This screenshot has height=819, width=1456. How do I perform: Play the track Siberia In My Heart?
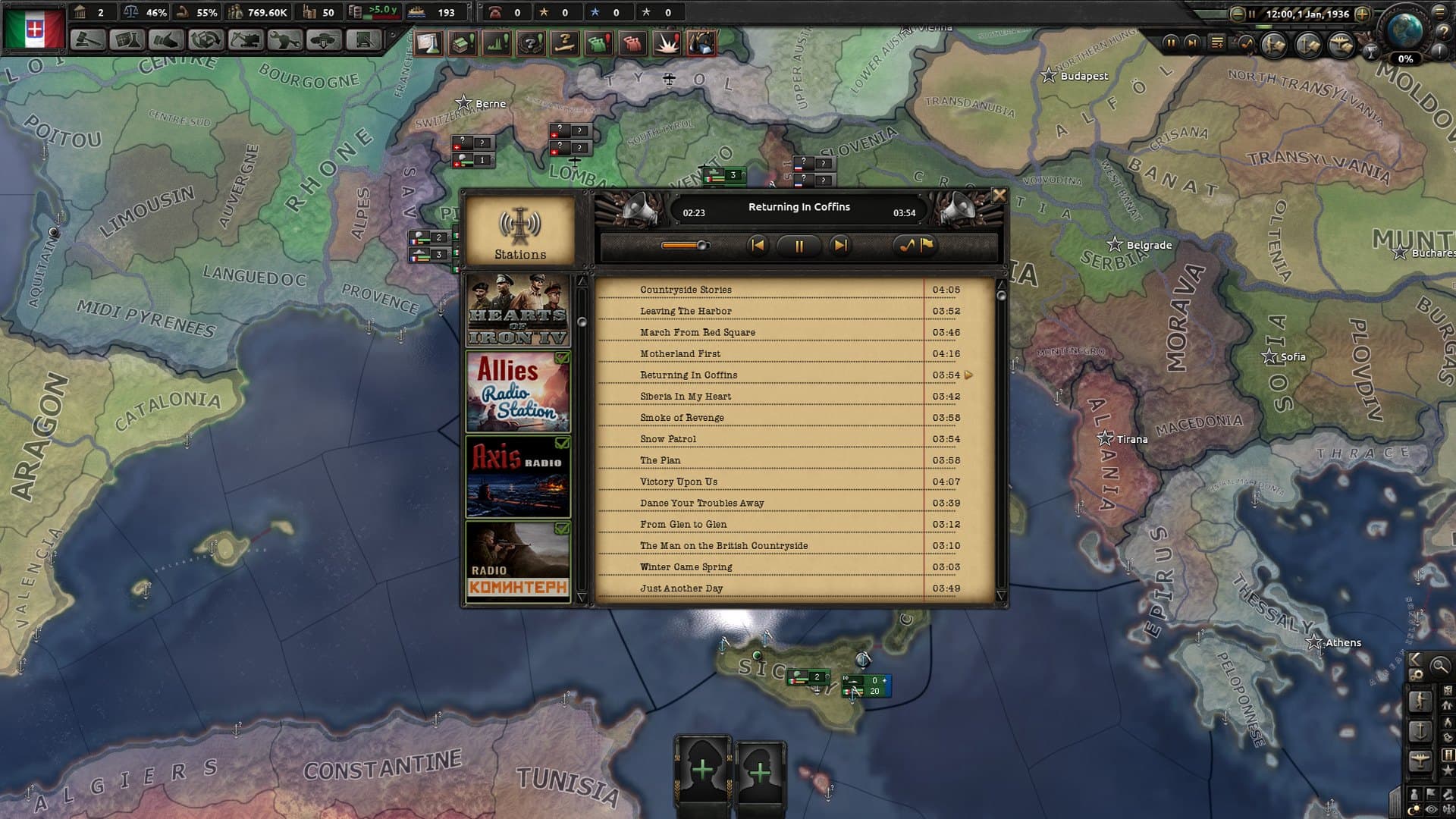tap(686, 396)
